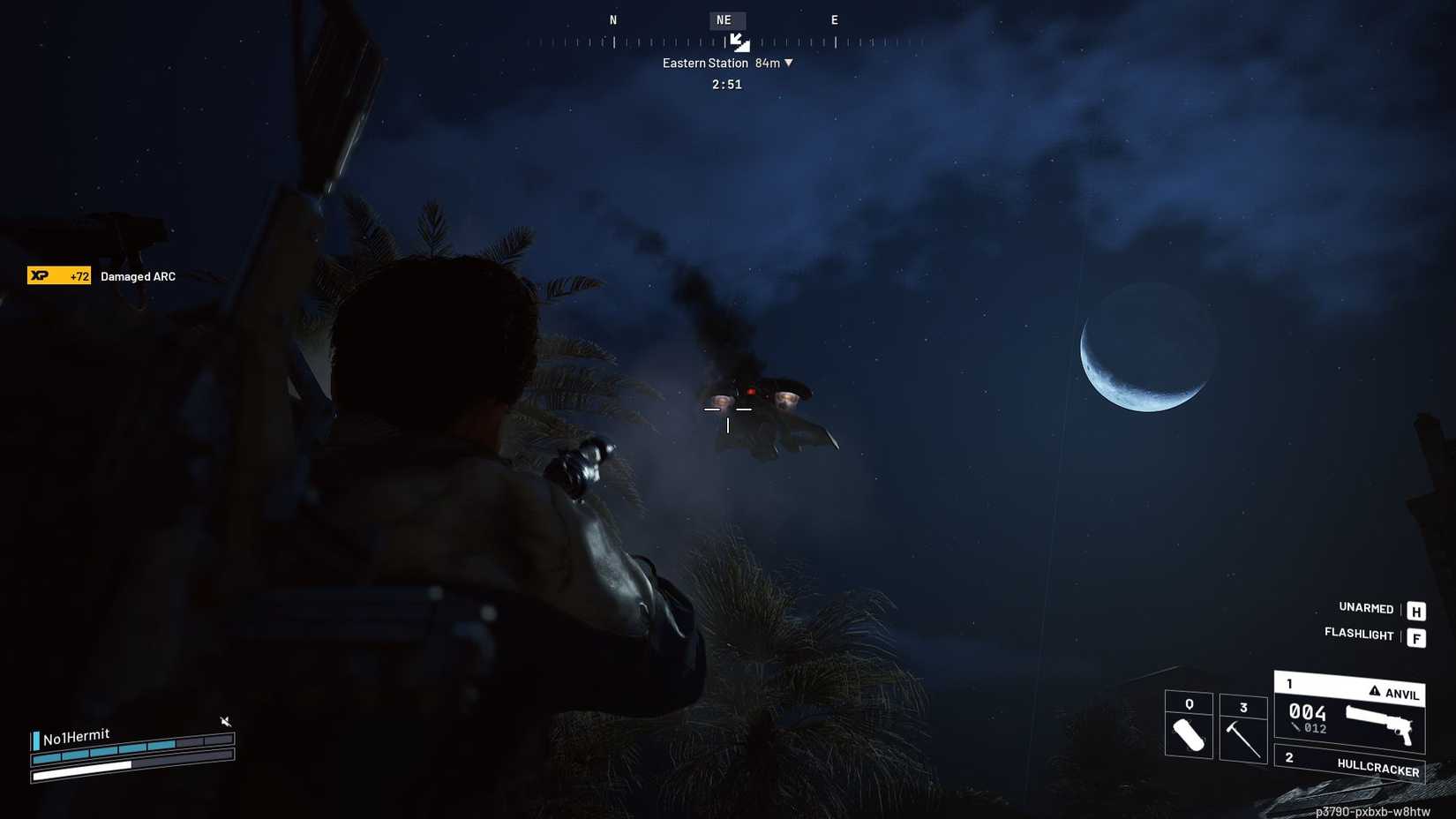Toggle the Flashlight with the F keybind badge
1456x819 pixels.
click(x=1417, y=635)
